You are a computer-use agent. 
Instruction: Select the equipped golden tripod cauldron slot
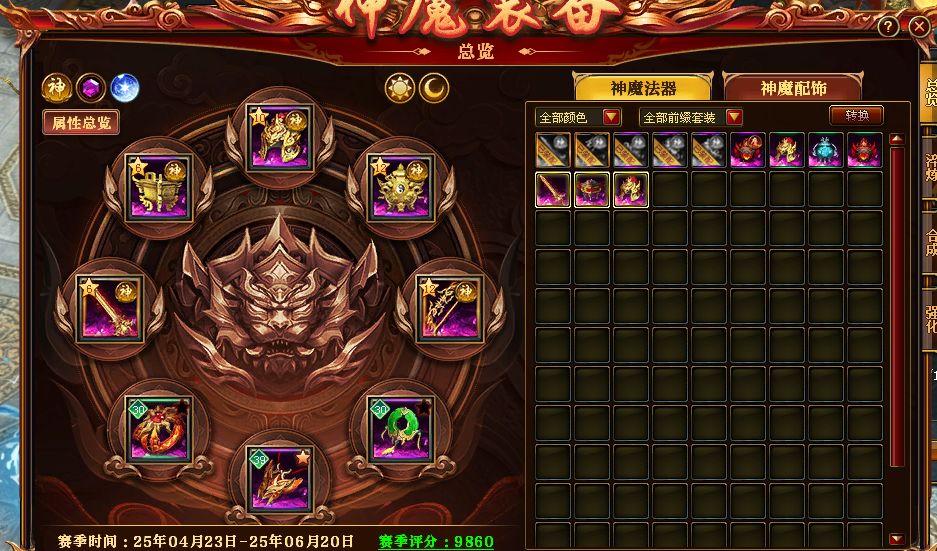(x=160, y=186)
